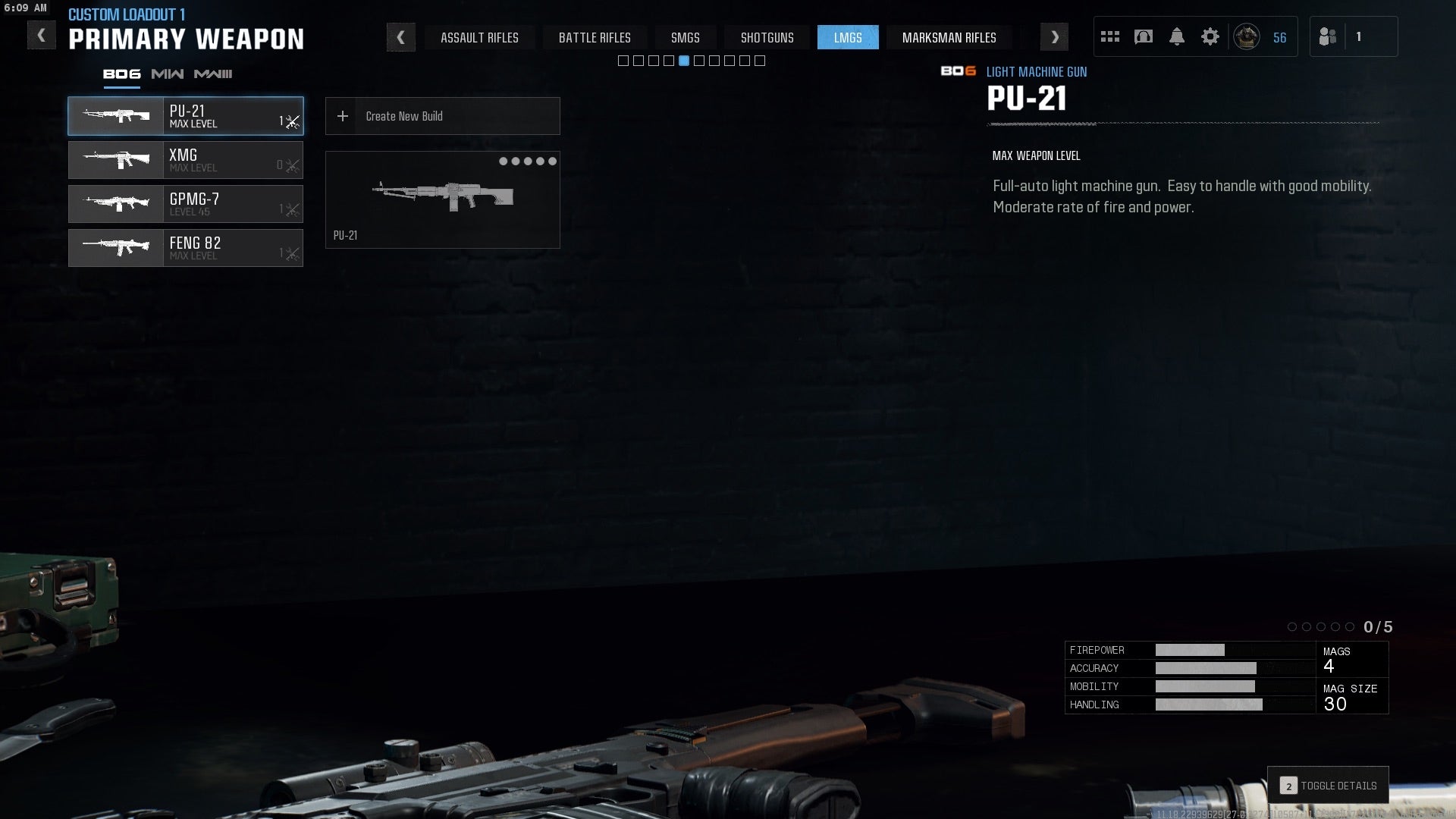Image resolution: width=1456 pixels, height=819 pixels.
Task: Open the notifications bell
Action: click(1176, 36)
